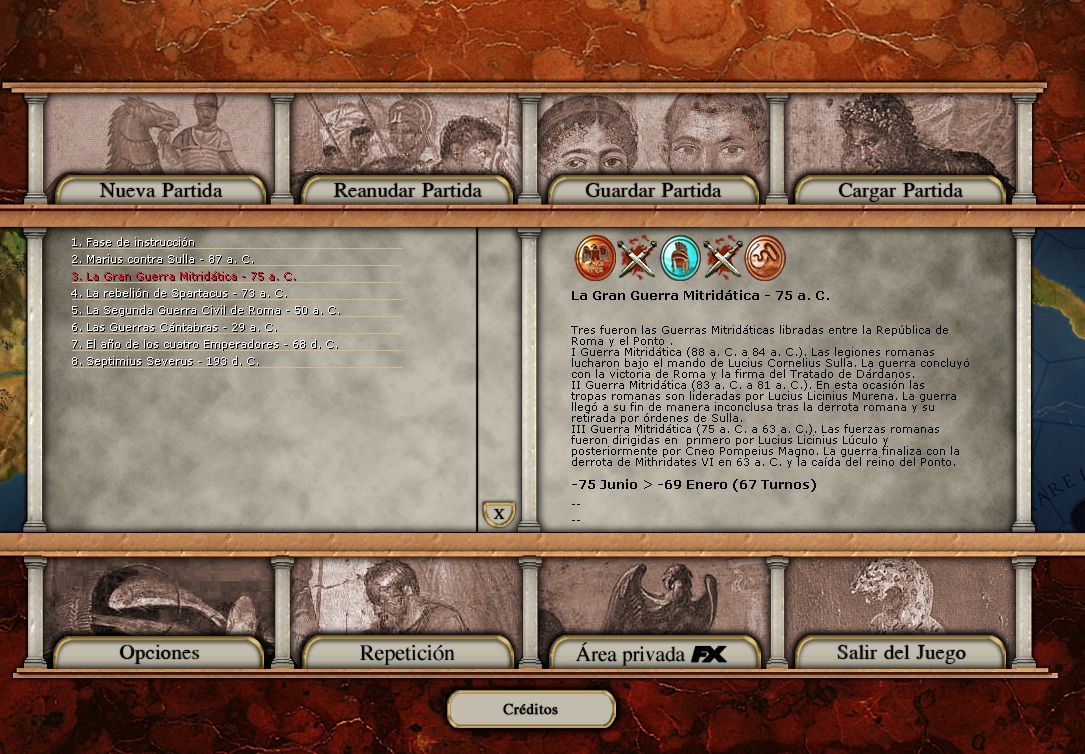This screenshot has height=754, width=1085.
Task: Close the scenario panel with the X button
Action: 498,514
